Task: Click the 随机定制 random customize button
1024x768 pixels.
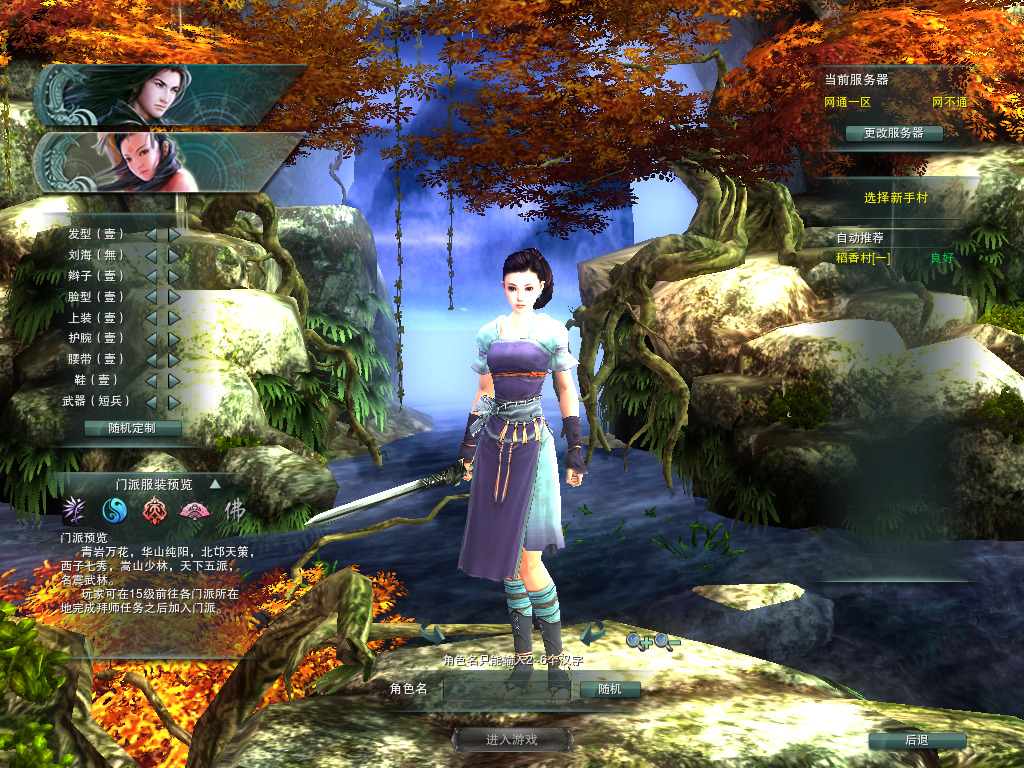Action: (132, 428)
